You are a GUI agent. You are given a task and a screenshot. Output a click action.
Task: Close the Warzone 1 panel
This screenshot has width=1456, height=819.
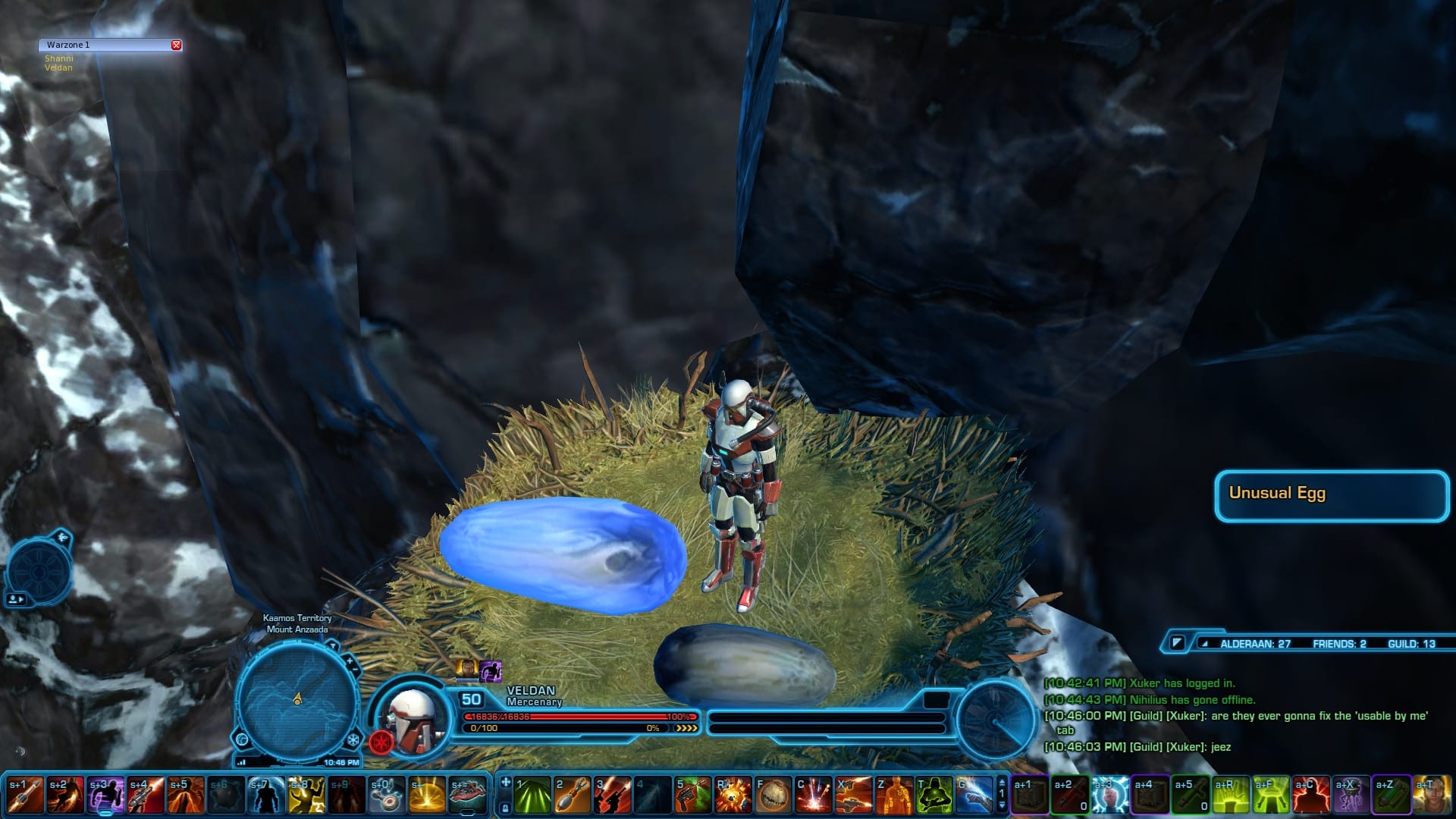(176, 45)
